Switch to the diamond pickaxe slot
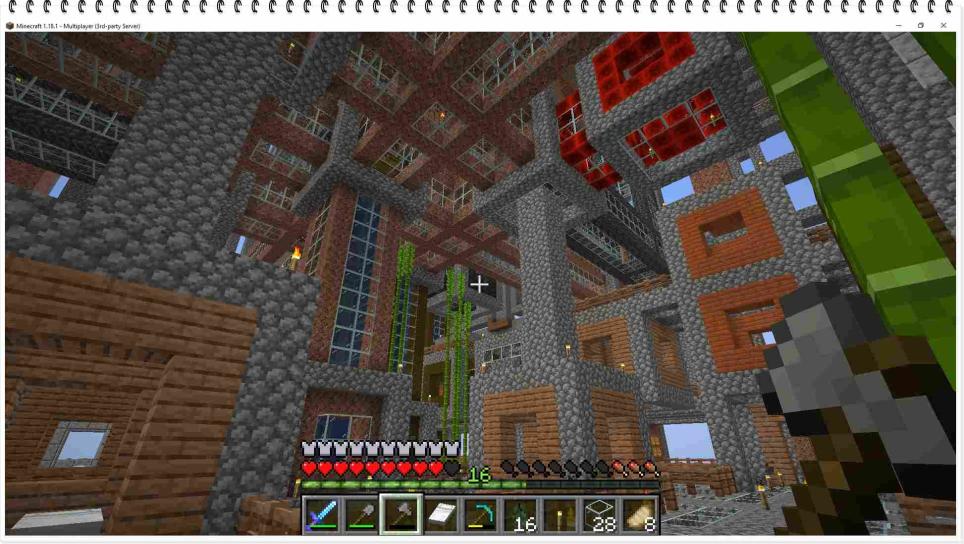 (x=480, y=515)
